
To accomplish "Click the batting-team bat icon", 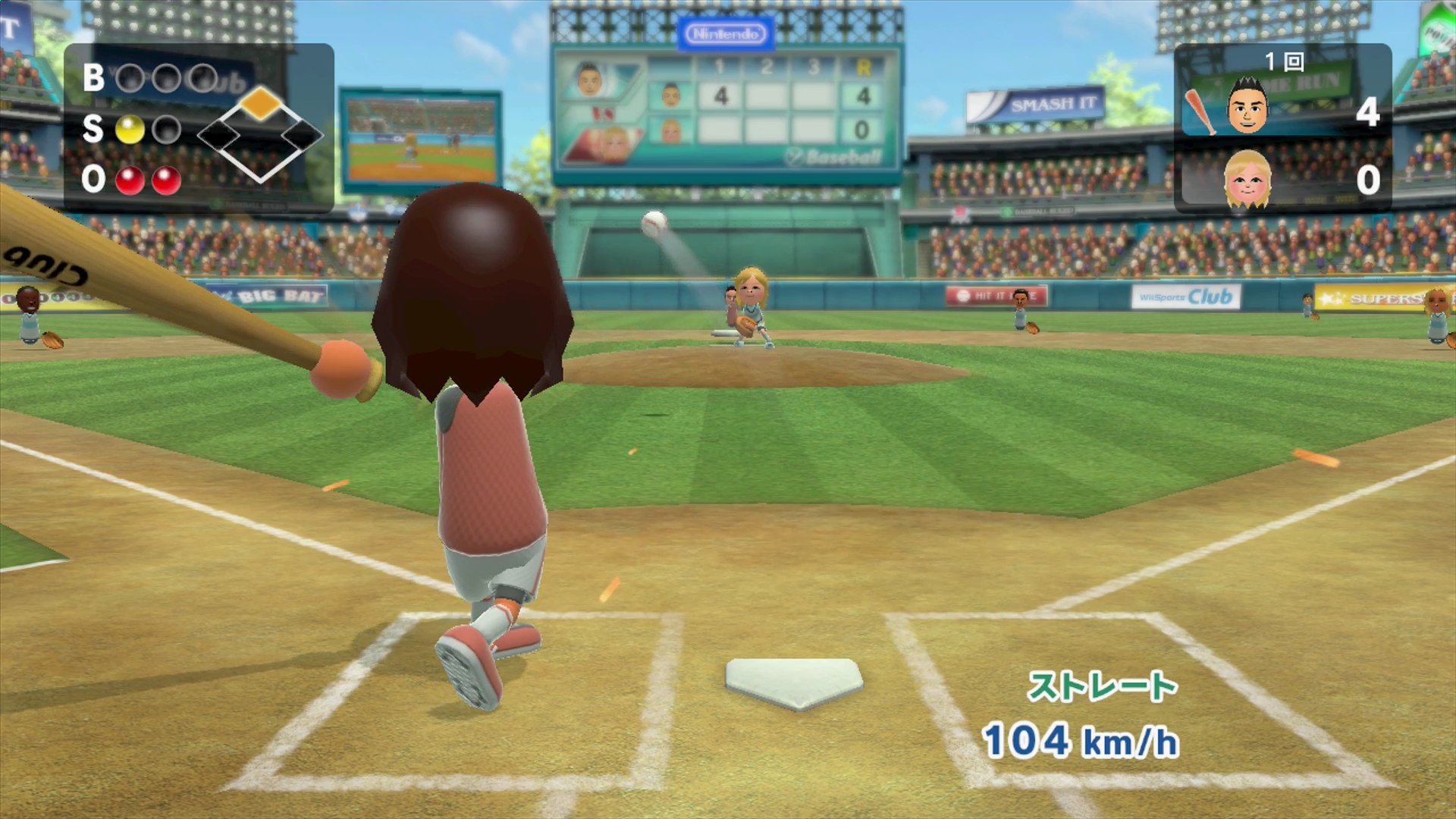I will coord(1200,111).
